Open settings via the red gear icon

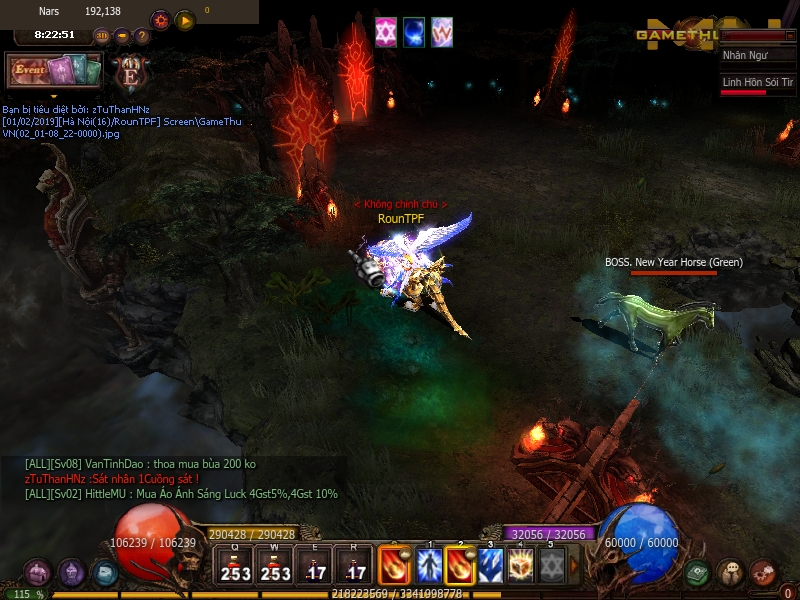pyautogui.click(x=160, y=20)
